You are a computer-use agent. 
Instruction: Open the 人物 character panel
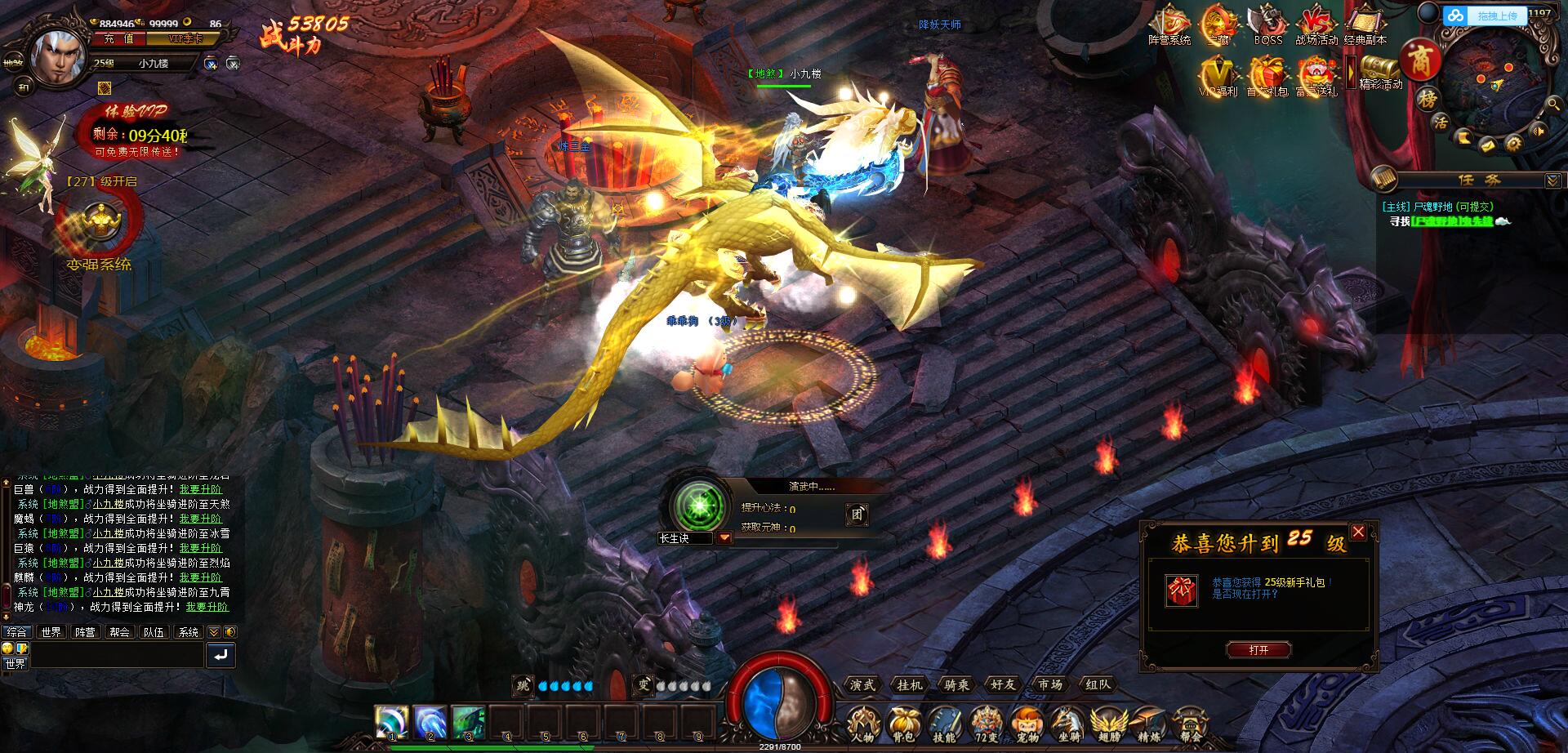(x=862, y=724)
